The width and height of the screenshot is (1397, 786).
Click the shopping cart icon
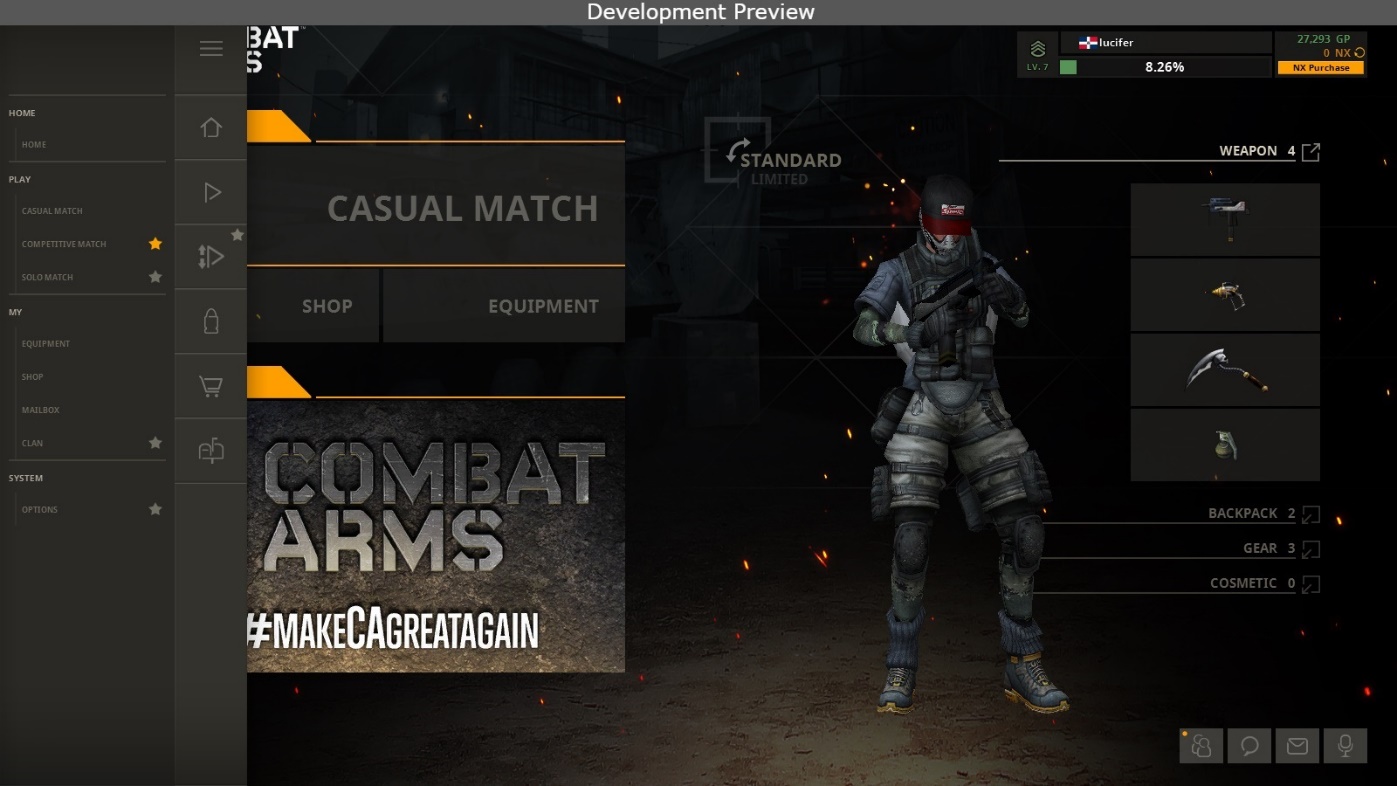point(211,386)
